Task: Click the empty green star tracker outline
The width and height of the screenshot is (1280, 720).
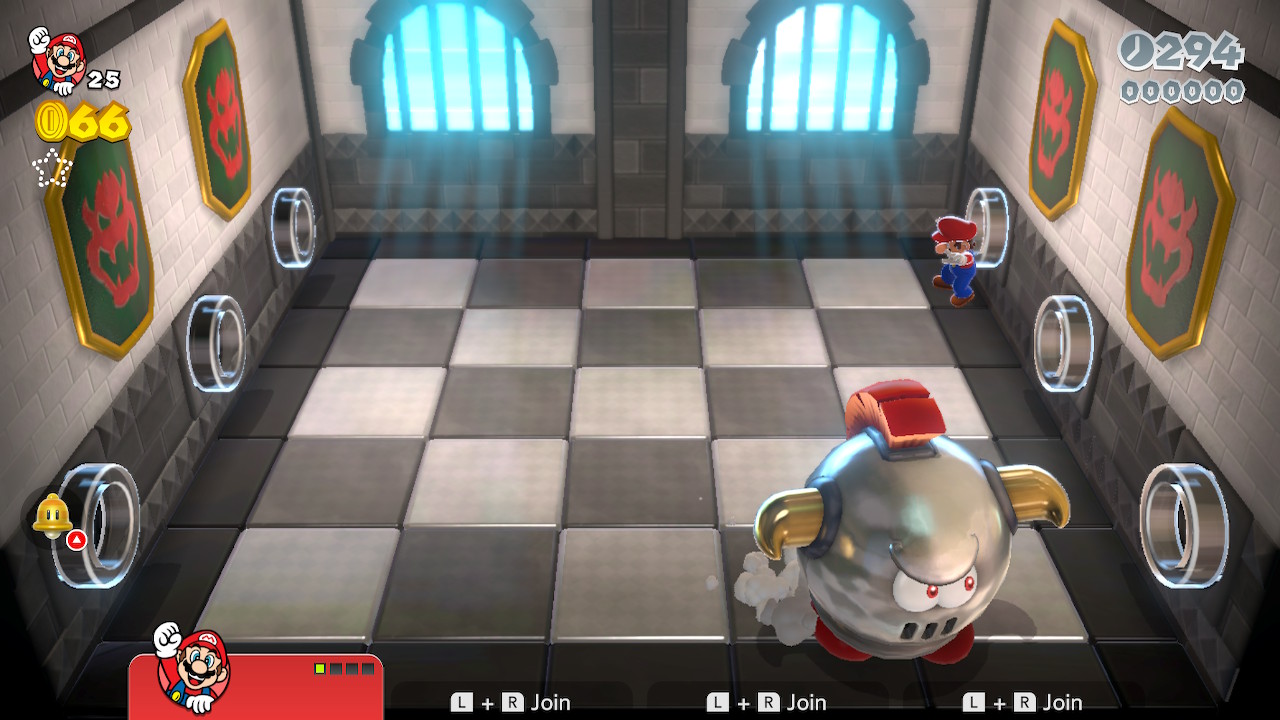Action: coord(52,168)
